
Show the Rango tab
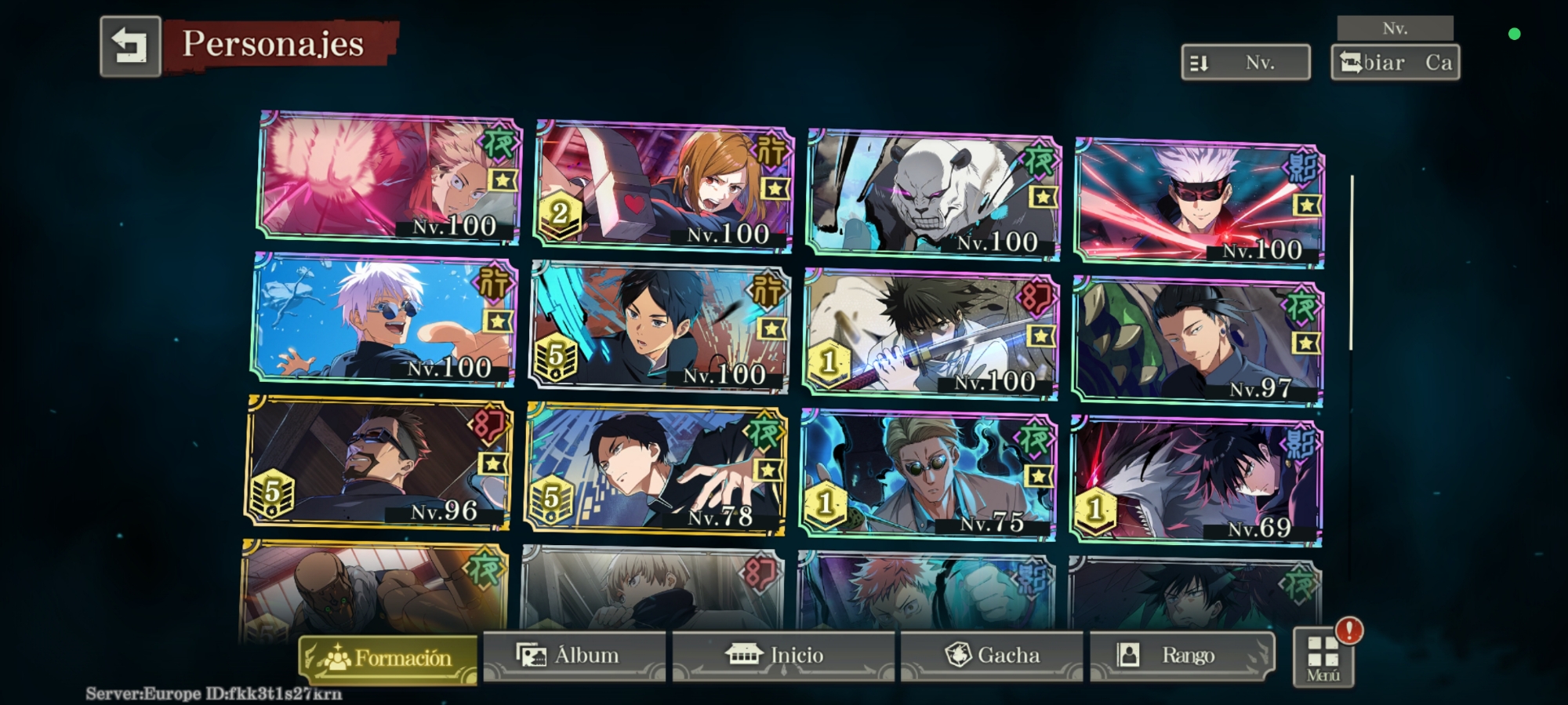(x=1181, y=655)
